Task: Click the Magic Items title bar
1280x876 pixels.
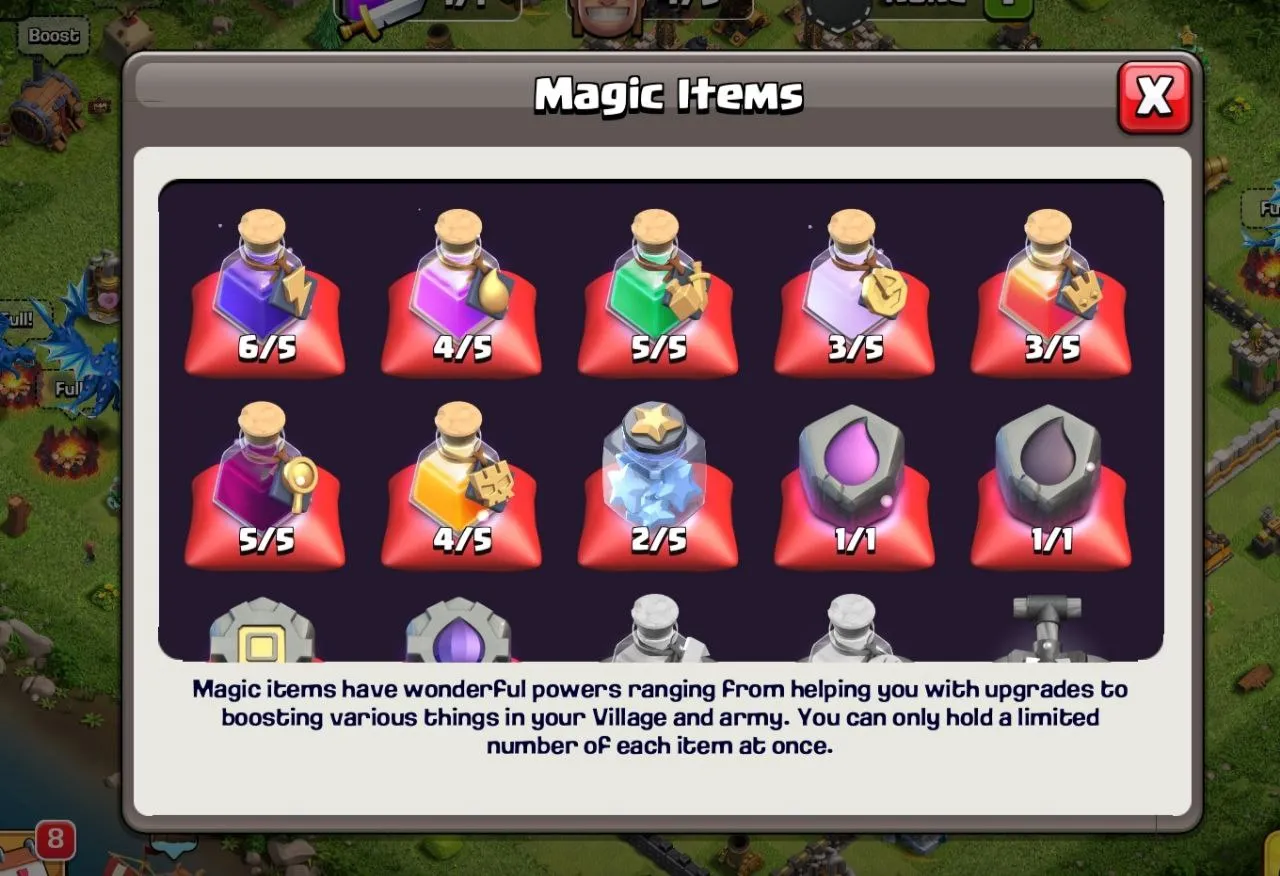Action: (668, 94)
